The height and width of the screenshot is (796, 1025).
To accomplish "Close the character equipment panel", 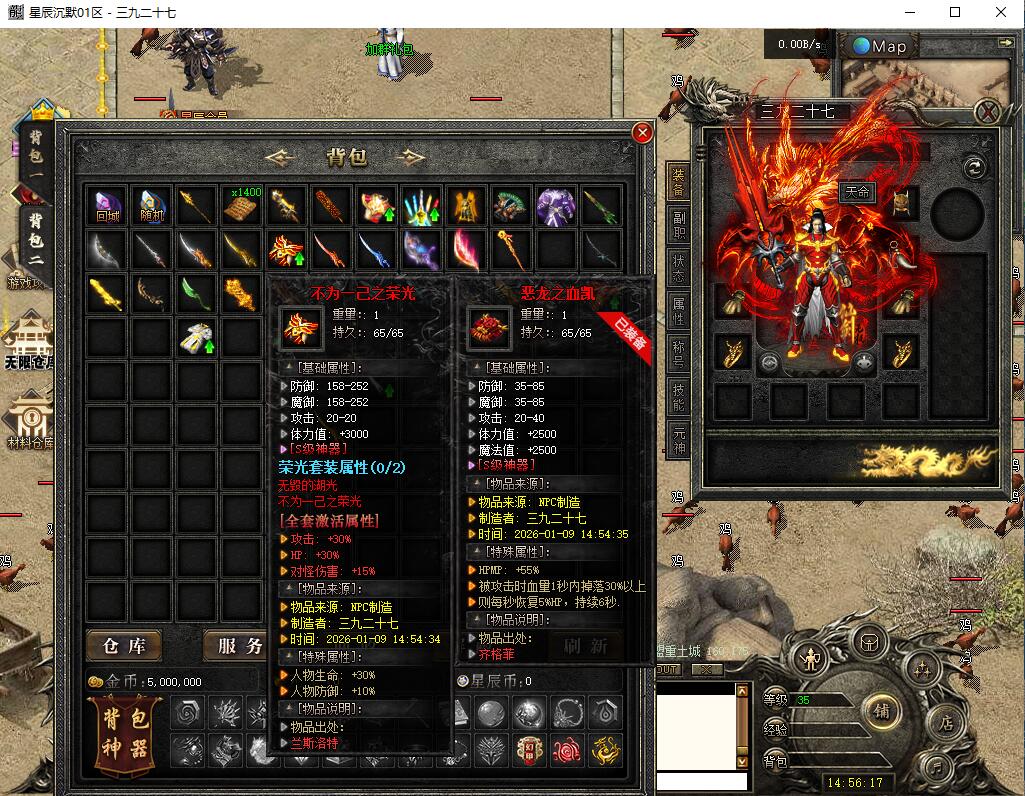I will [x=987, y=111].
